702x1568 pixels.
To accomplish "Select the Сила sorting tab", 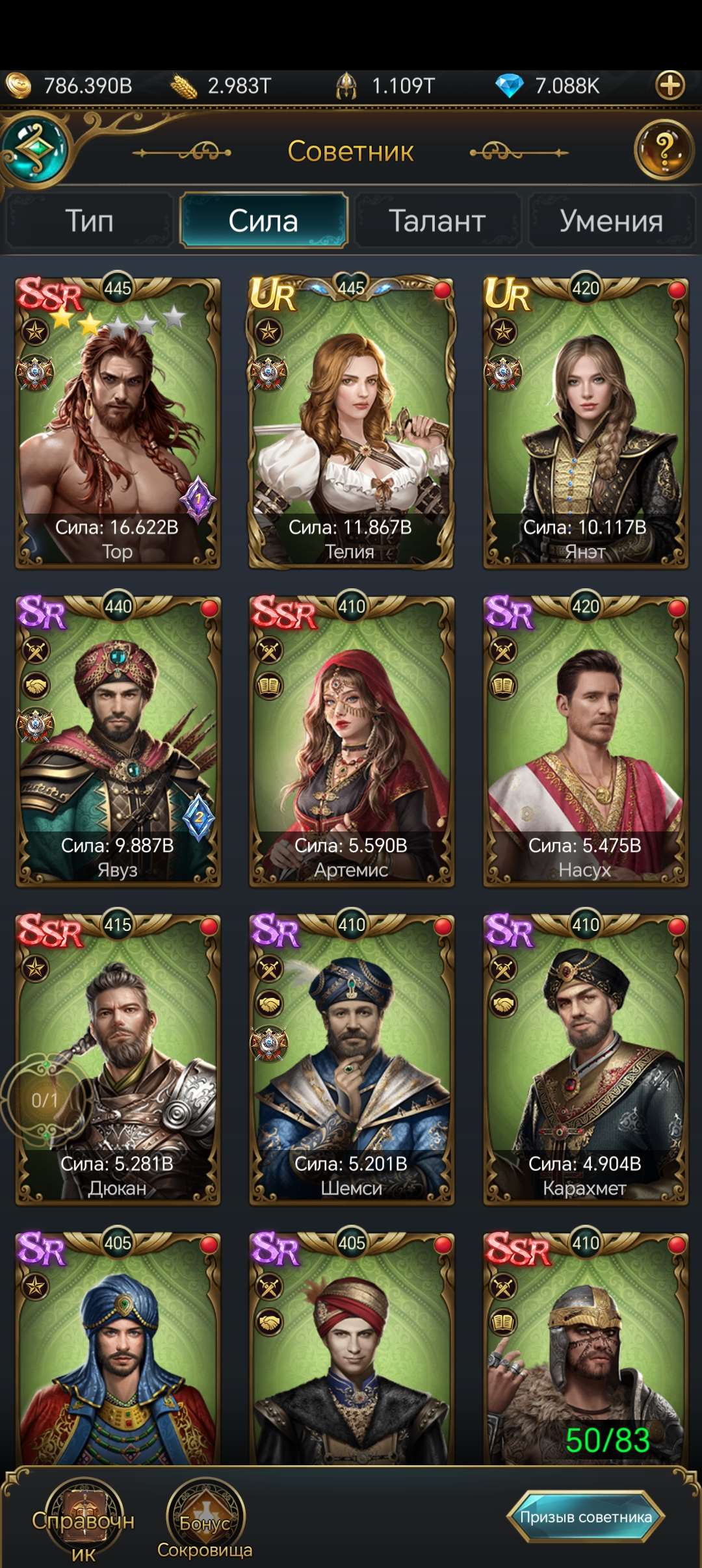I will point(263,221).
